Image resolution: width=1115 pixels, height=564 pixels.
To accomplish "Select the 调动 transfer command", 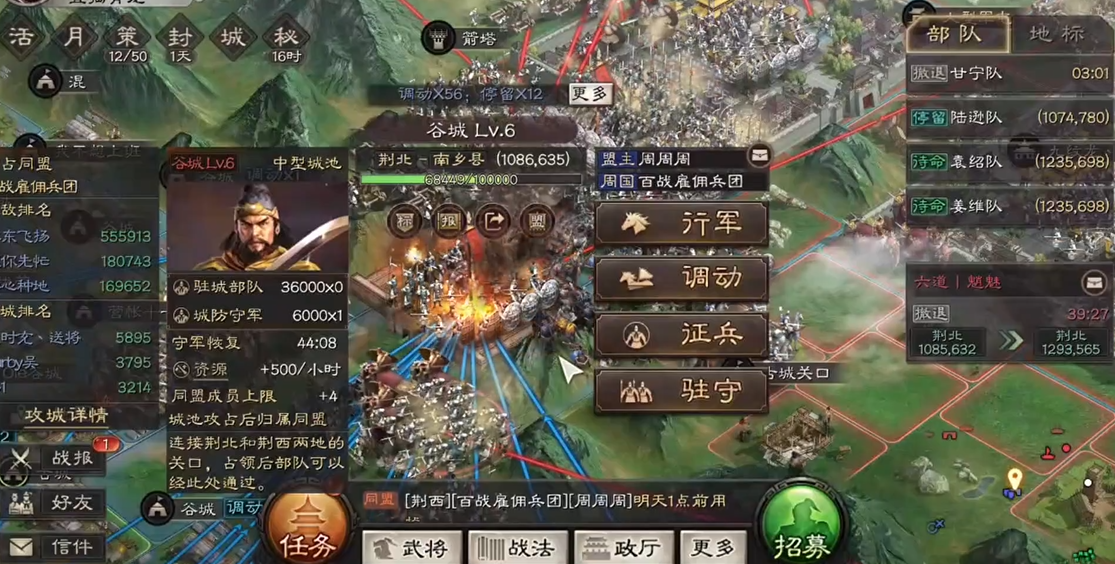I will (682, 279).
